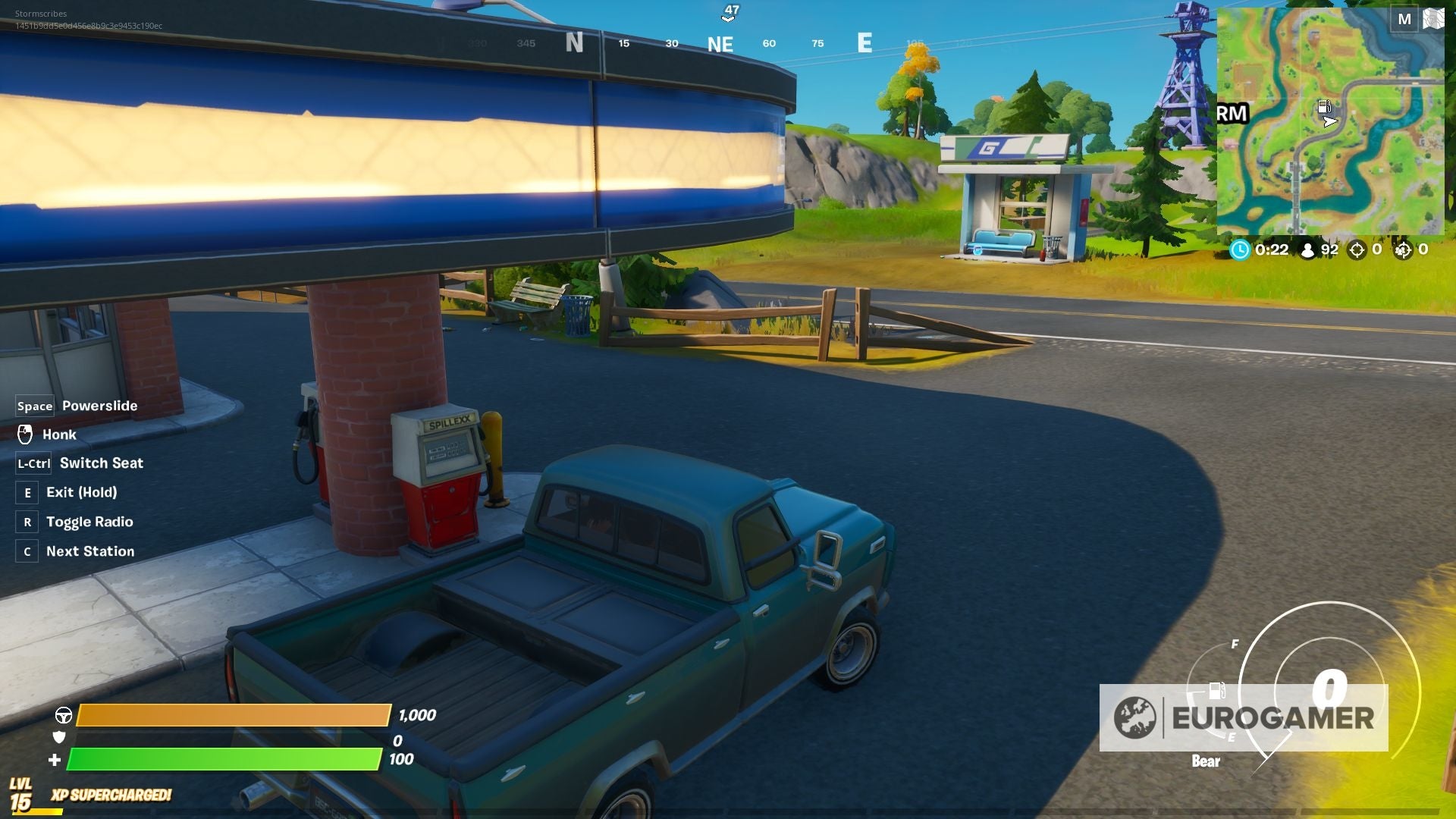Click the clock timer icon
The width and height of the screenshot is (1456, 819).
pos(1241,250)
